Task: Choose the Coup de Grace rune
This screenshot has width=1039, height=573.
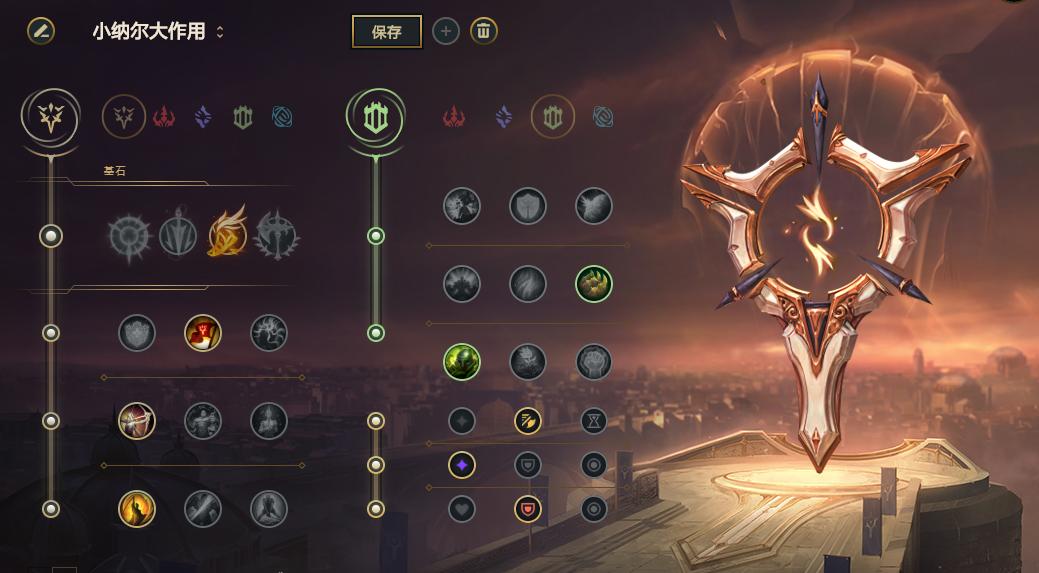Action: (x=137, y=509)
